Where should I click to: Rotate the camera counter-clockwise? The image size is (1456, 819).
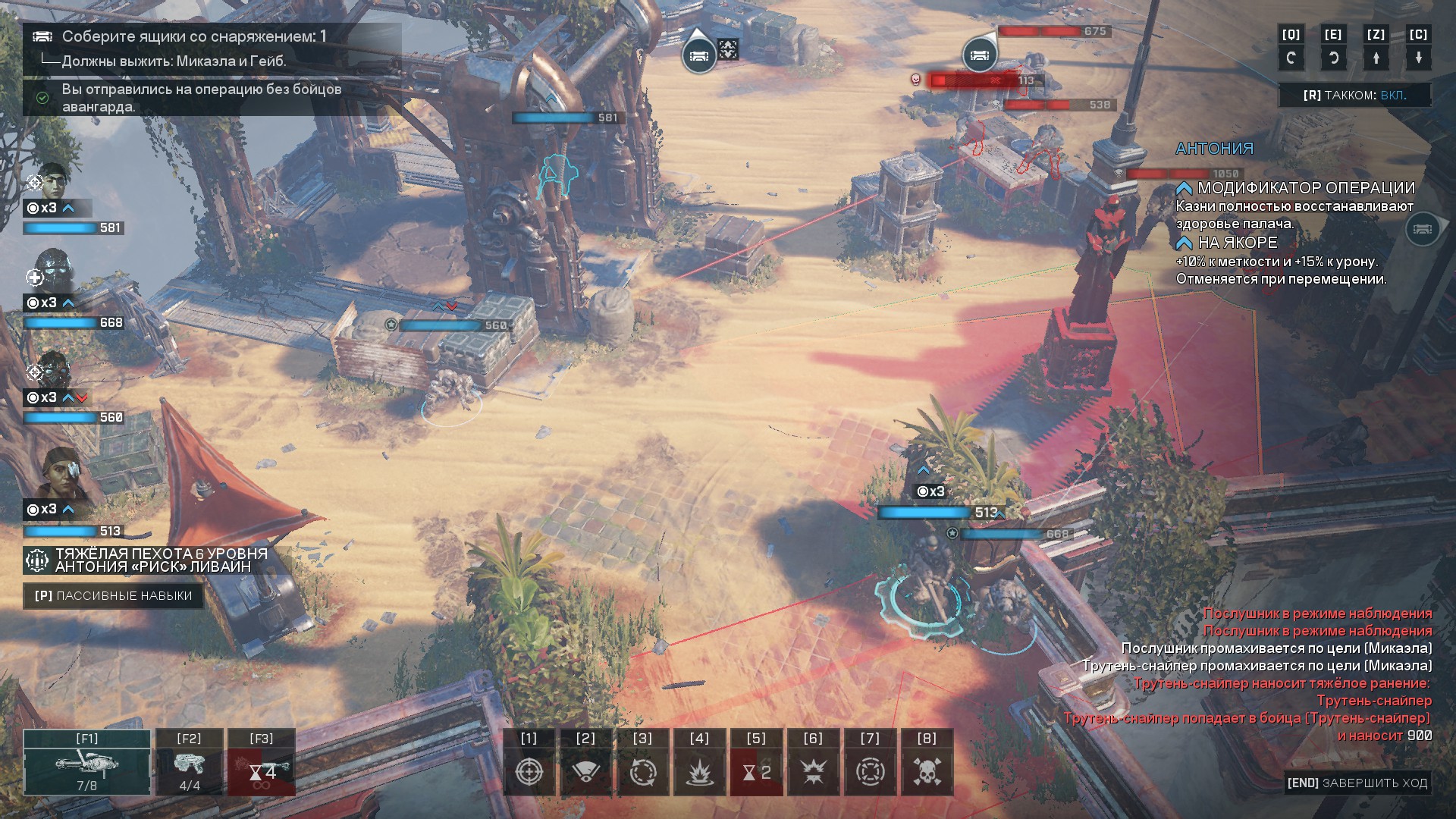1291,58
